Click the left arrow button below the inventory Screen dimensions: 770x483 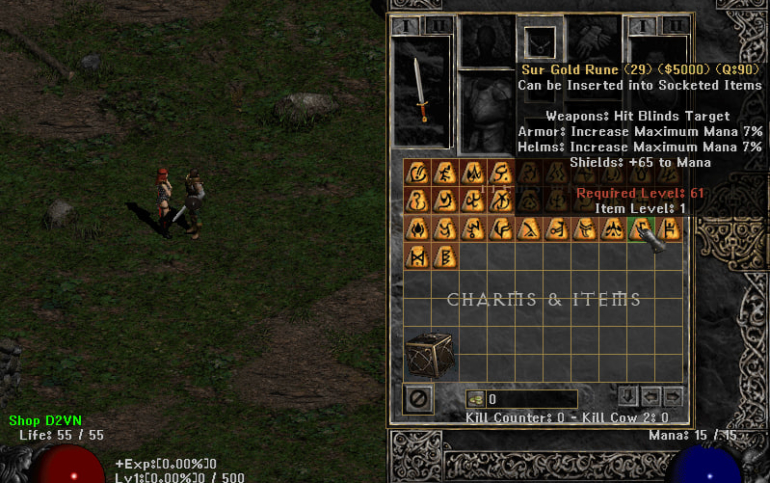point(650,396)
